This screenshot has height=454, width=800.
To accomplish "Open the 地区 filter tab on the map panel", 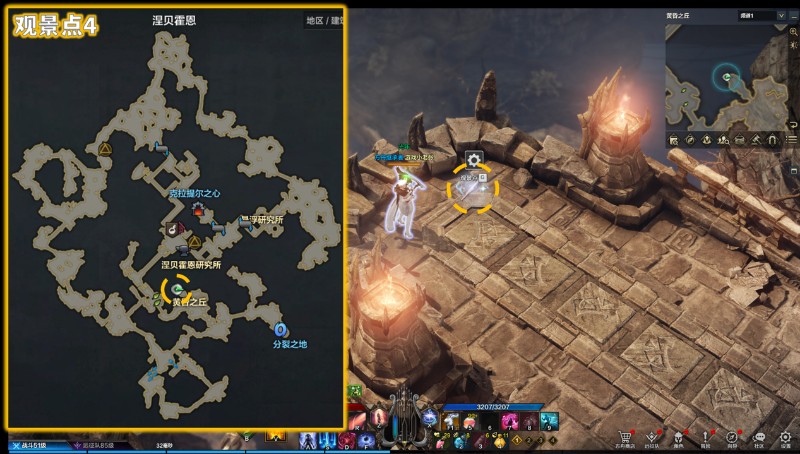I will coord(315,20).
